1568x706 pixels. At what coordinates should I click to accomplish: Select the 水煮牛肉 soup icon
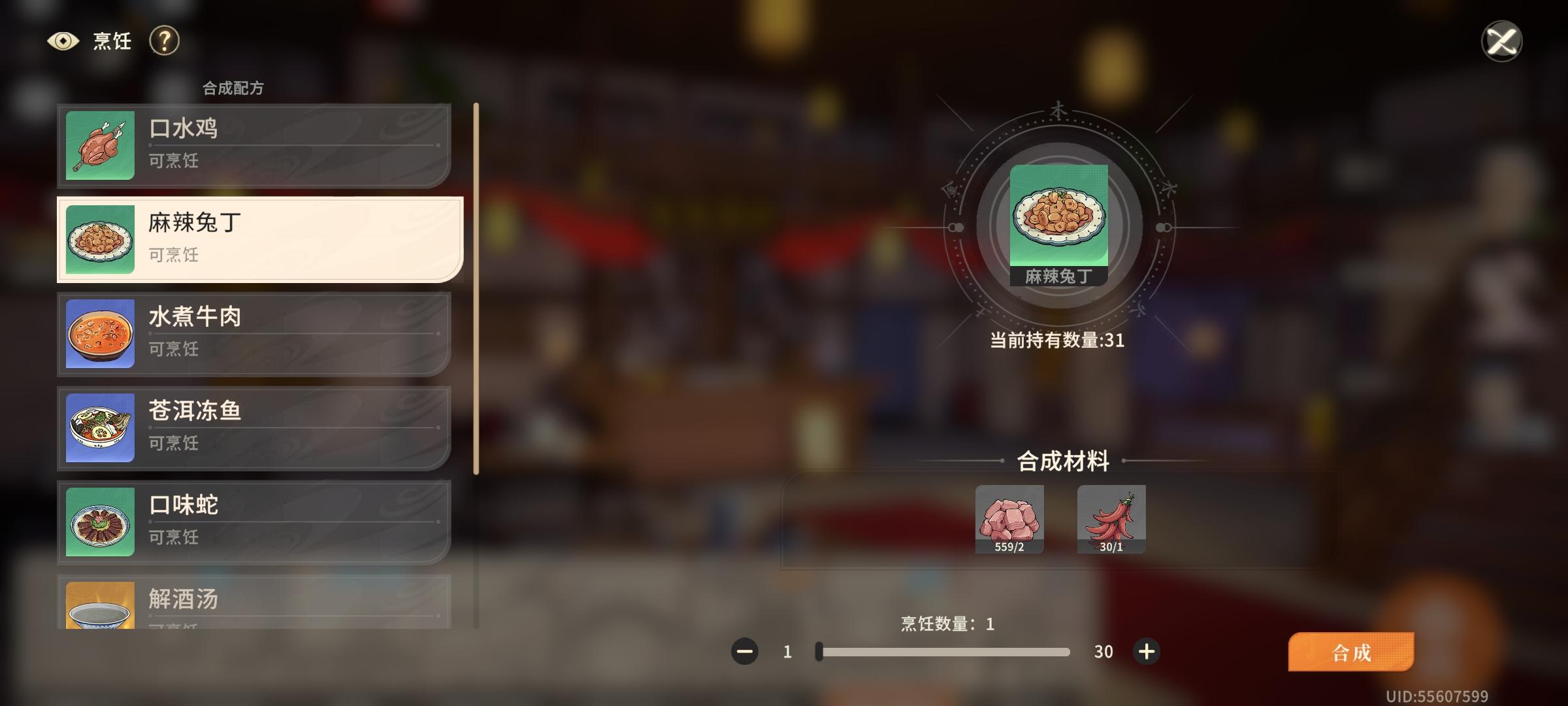pos(99,334)
